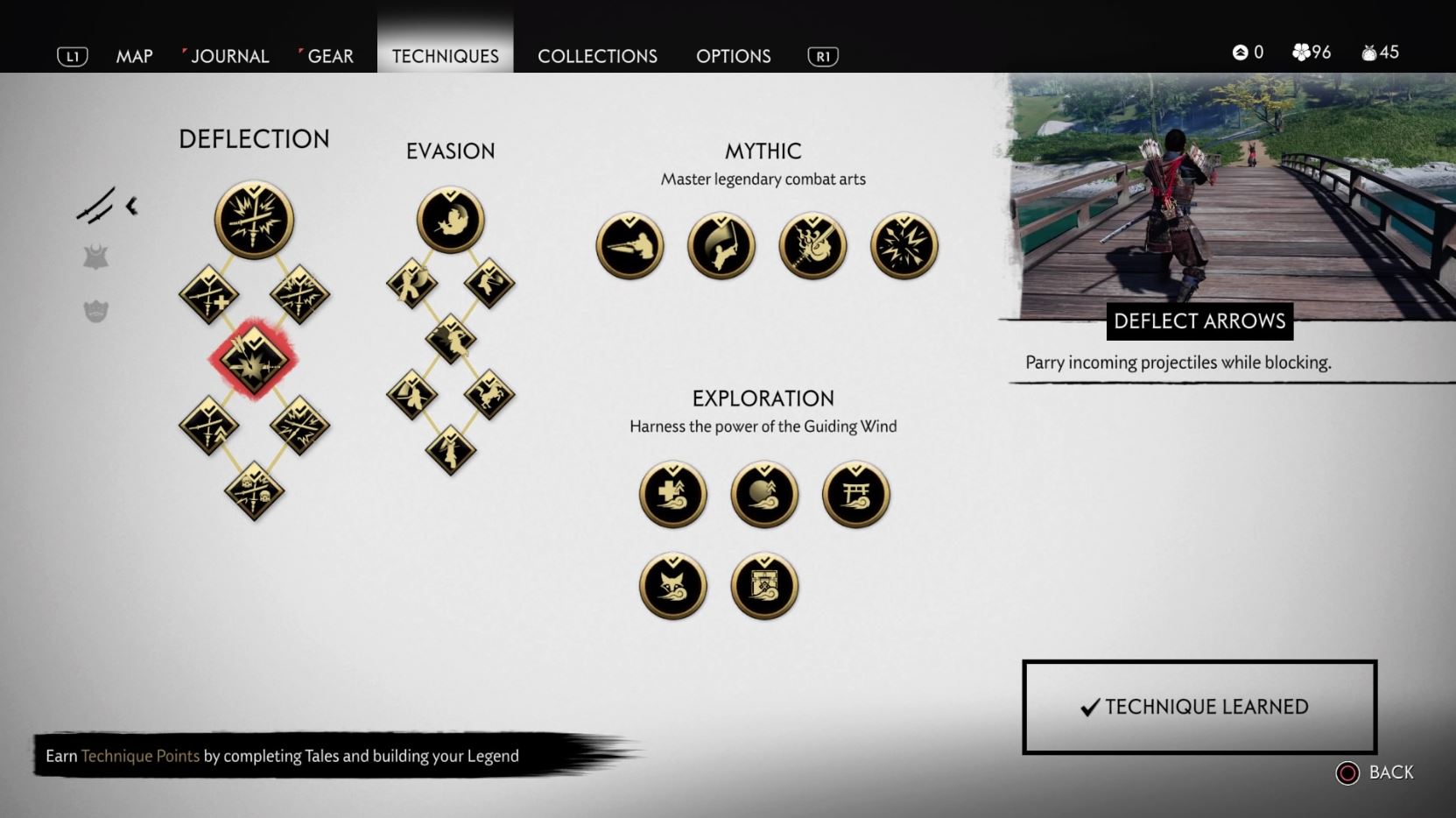Select the explosive burst Mythic technique
The width and height of the screenshot is (1456, 818).
coord(904,246)
